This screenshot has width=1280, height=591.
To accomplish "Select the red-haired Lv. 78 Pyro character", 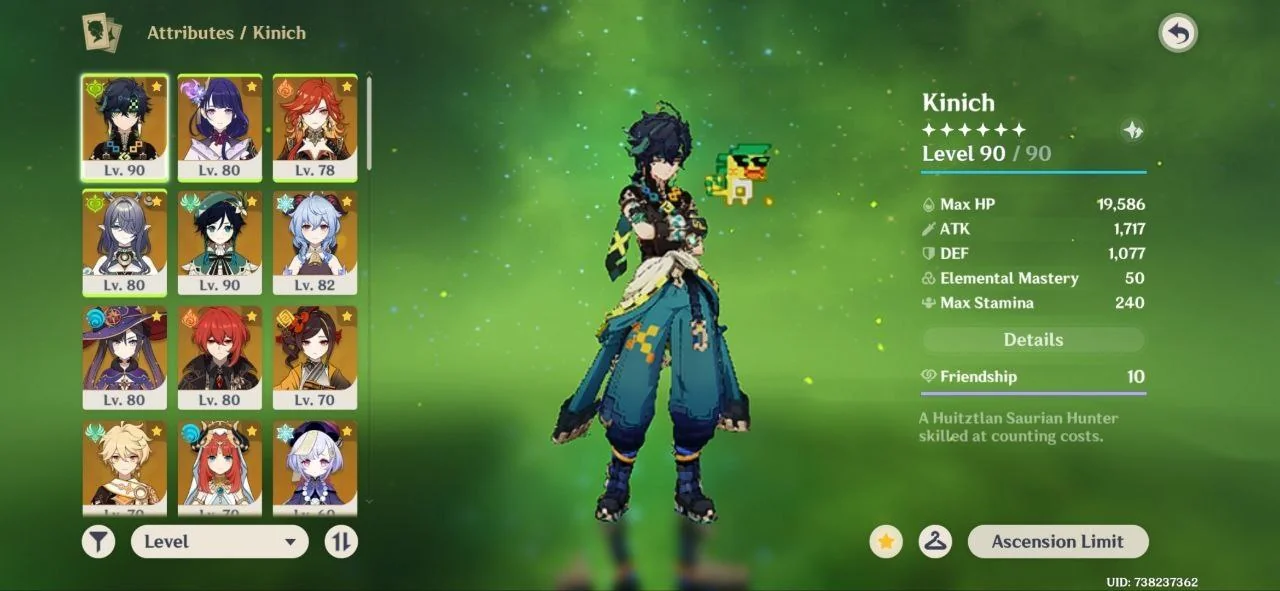I will pos(315,127).
